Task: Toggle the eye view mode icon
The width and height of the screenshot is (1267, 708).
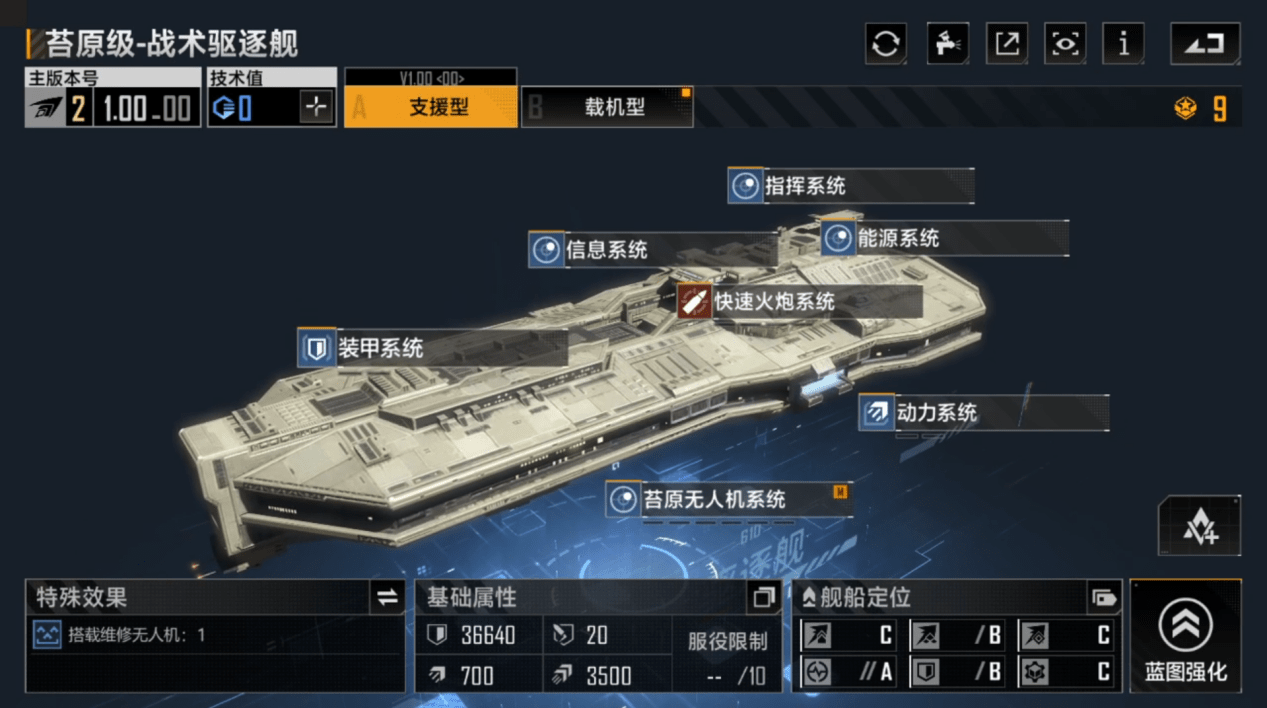Action: [1065, 44]
